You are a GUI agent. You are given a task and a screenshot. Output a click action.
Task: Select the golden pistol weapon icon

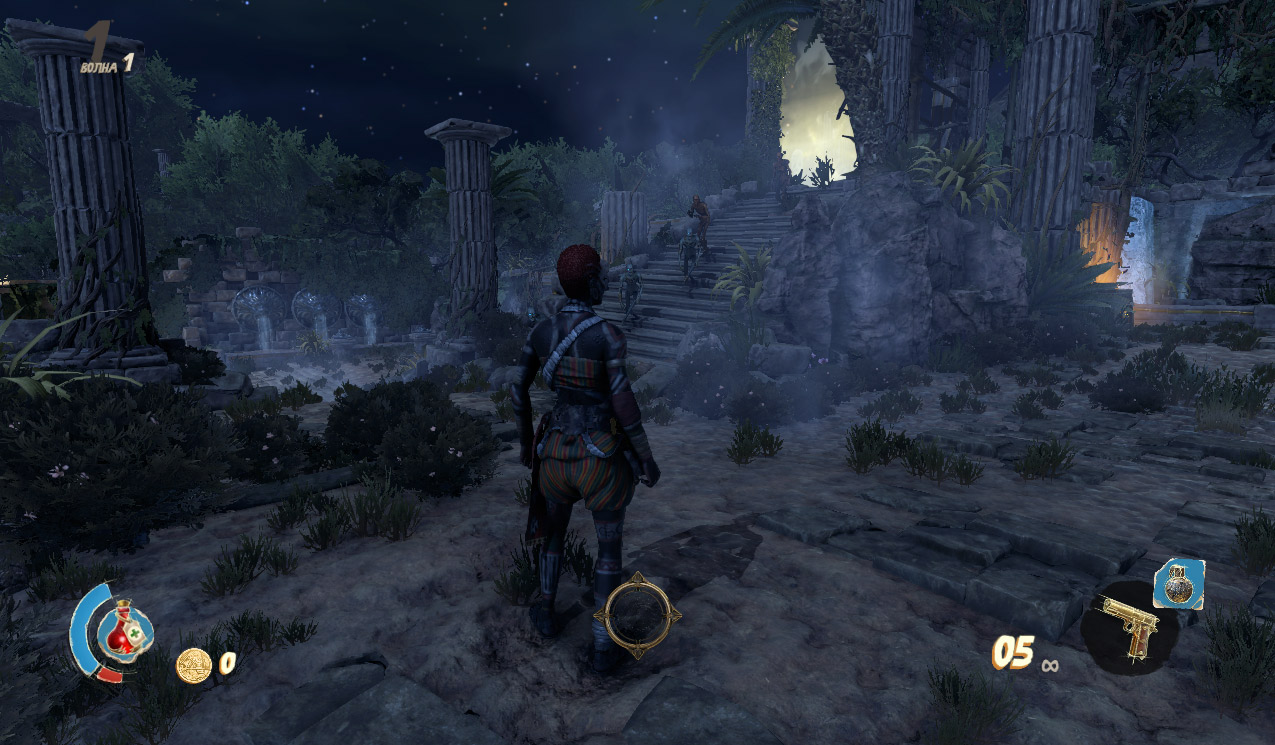1130,627
